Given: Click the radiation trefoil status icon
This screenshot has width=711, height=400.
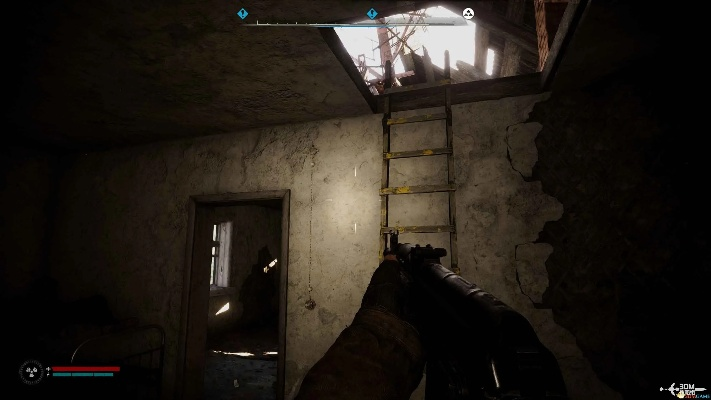Looking at the screenshot, I should [30, 372].
